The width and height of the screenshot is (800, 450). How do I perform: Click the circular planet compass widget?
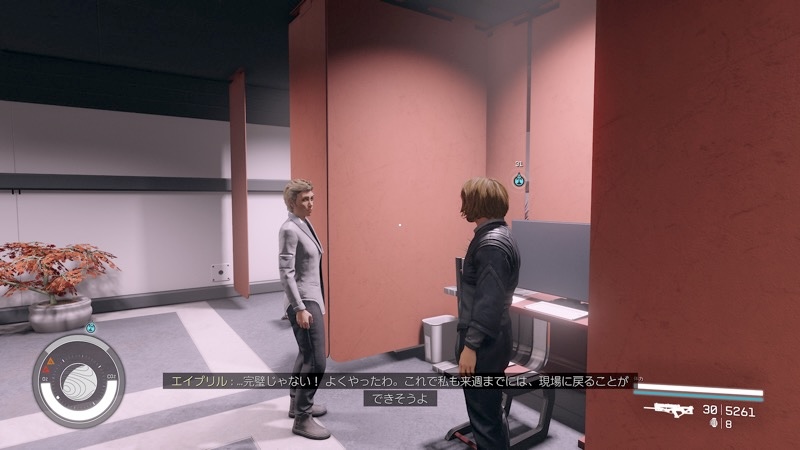pos(79,381)
